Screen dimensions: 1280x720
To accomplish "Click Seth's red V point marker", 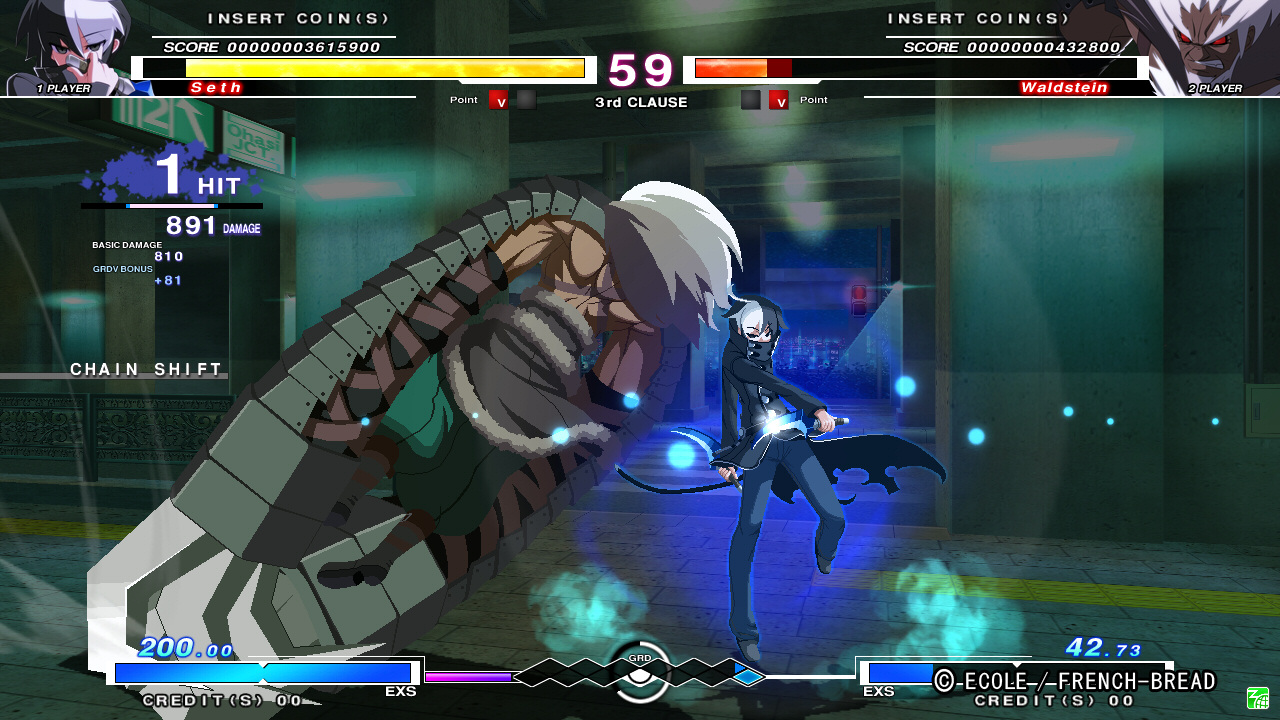I will point(497,100).
